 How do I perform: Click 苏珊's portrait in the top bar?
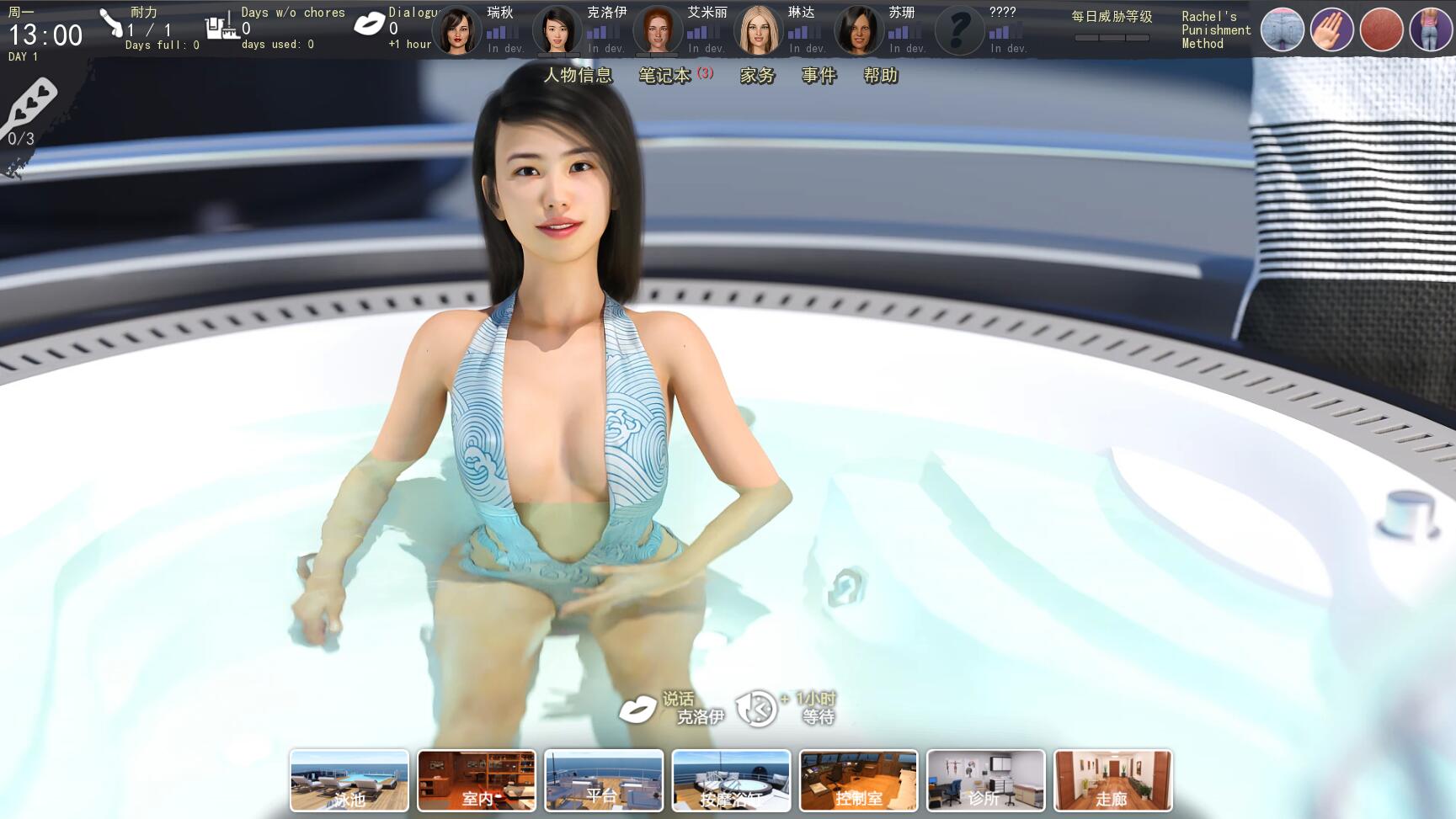click(x=858, y=28)
